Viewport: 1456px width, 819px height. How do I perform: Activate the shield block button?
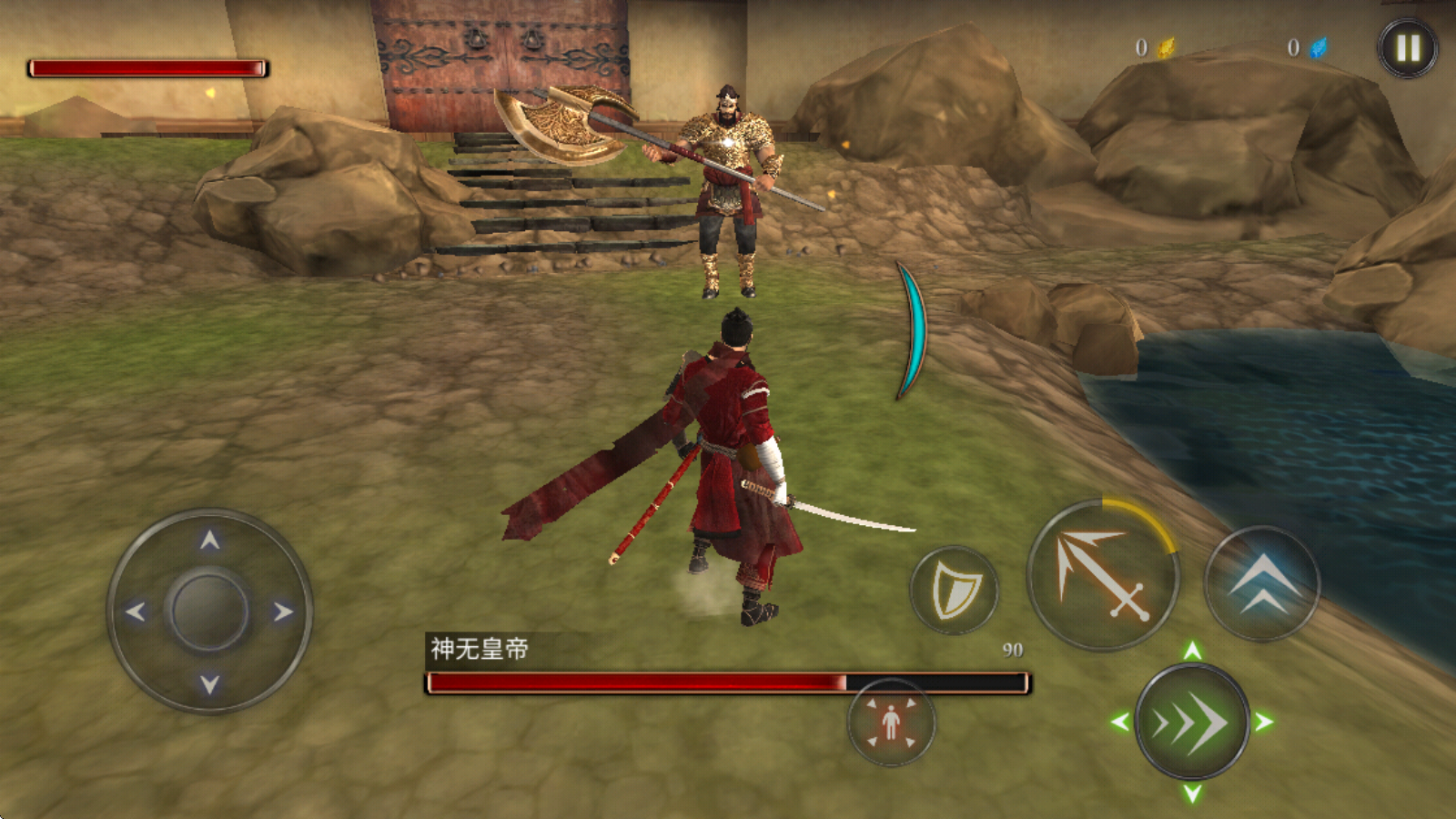[954, 591]
